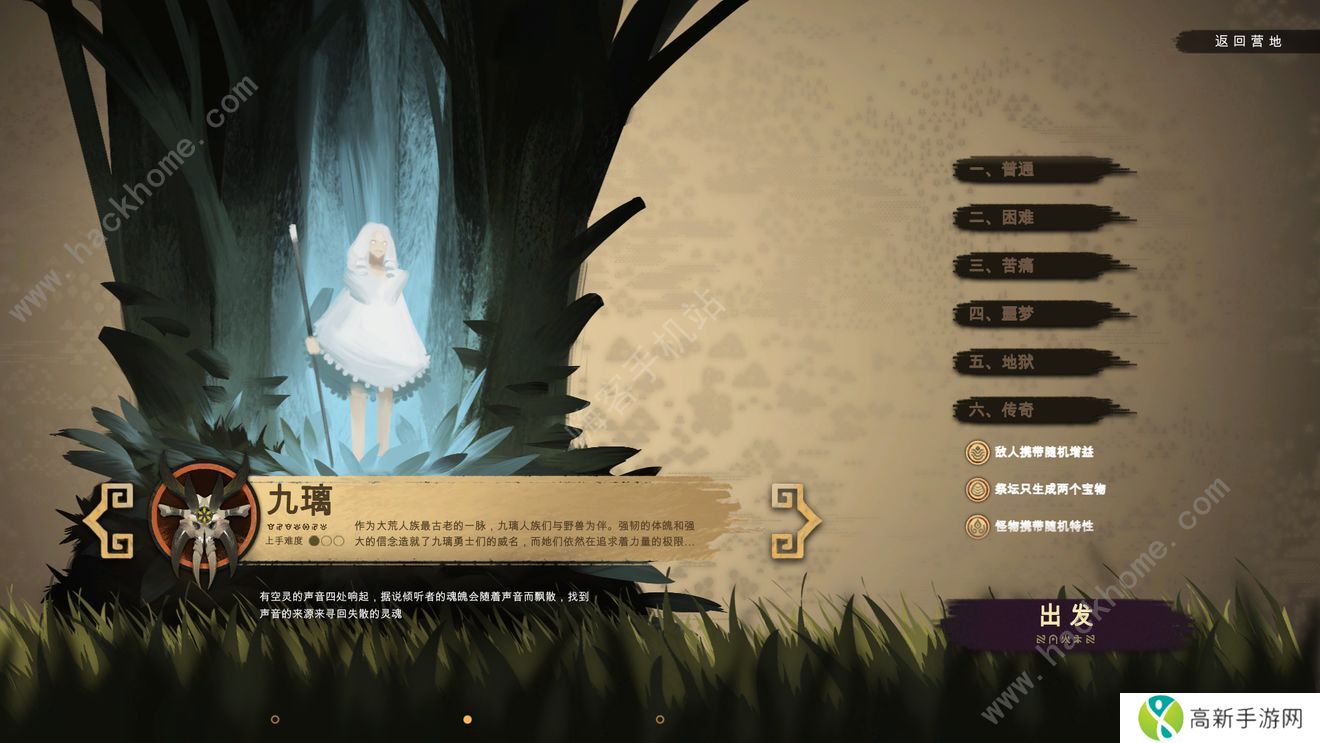Choose the 困难 hard difficulty
This screenshot has width=1320, height=743.
[1040, 218]
